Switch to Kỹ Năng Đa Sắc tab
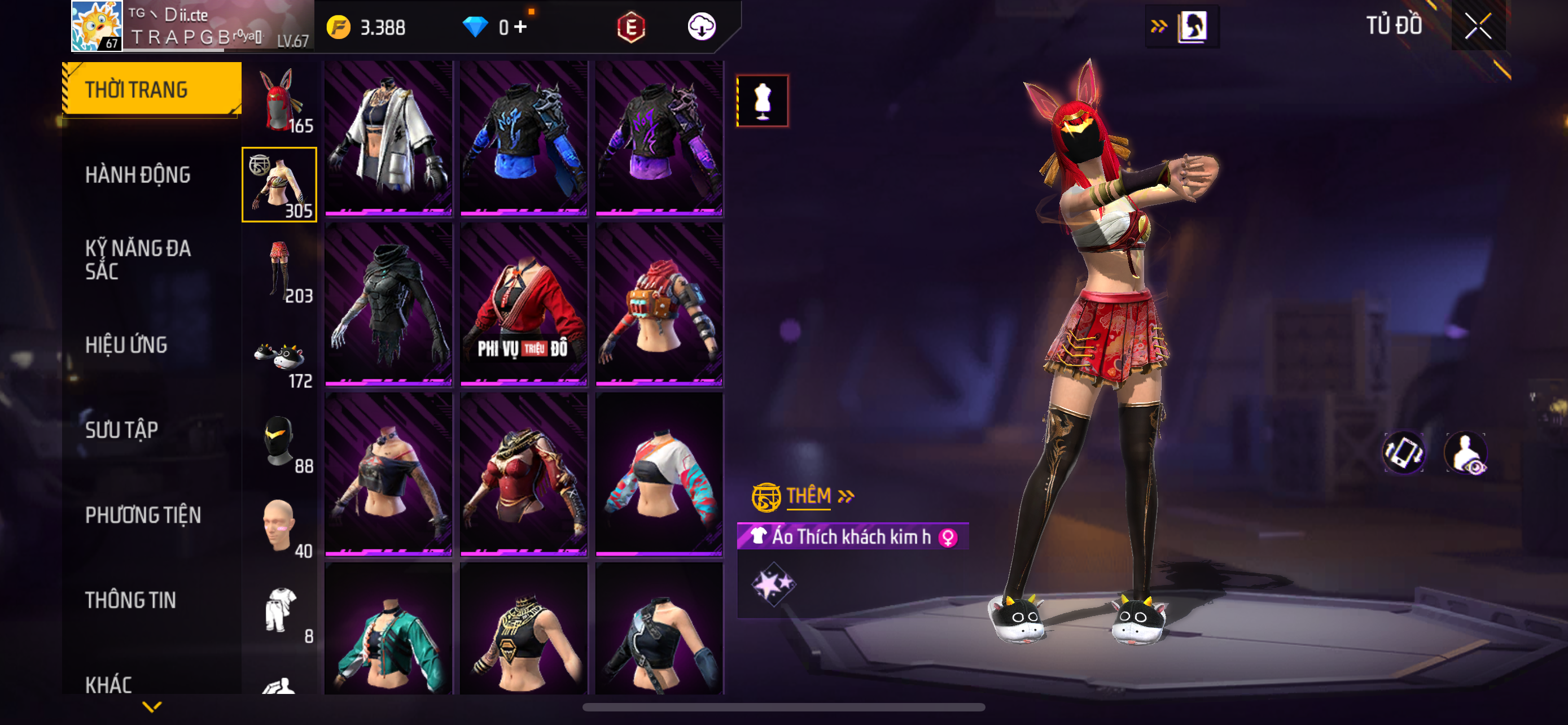This screenshot has width=1568, height=725. pos(138,260)
